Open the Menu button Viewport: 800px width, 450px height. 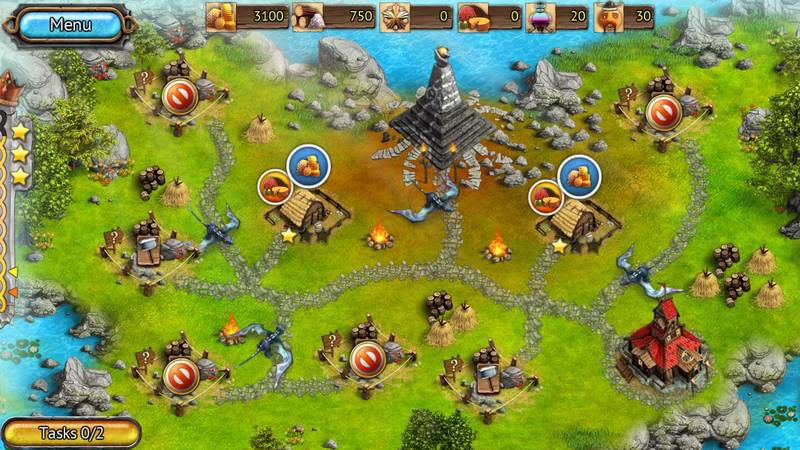tap(70, 24)
